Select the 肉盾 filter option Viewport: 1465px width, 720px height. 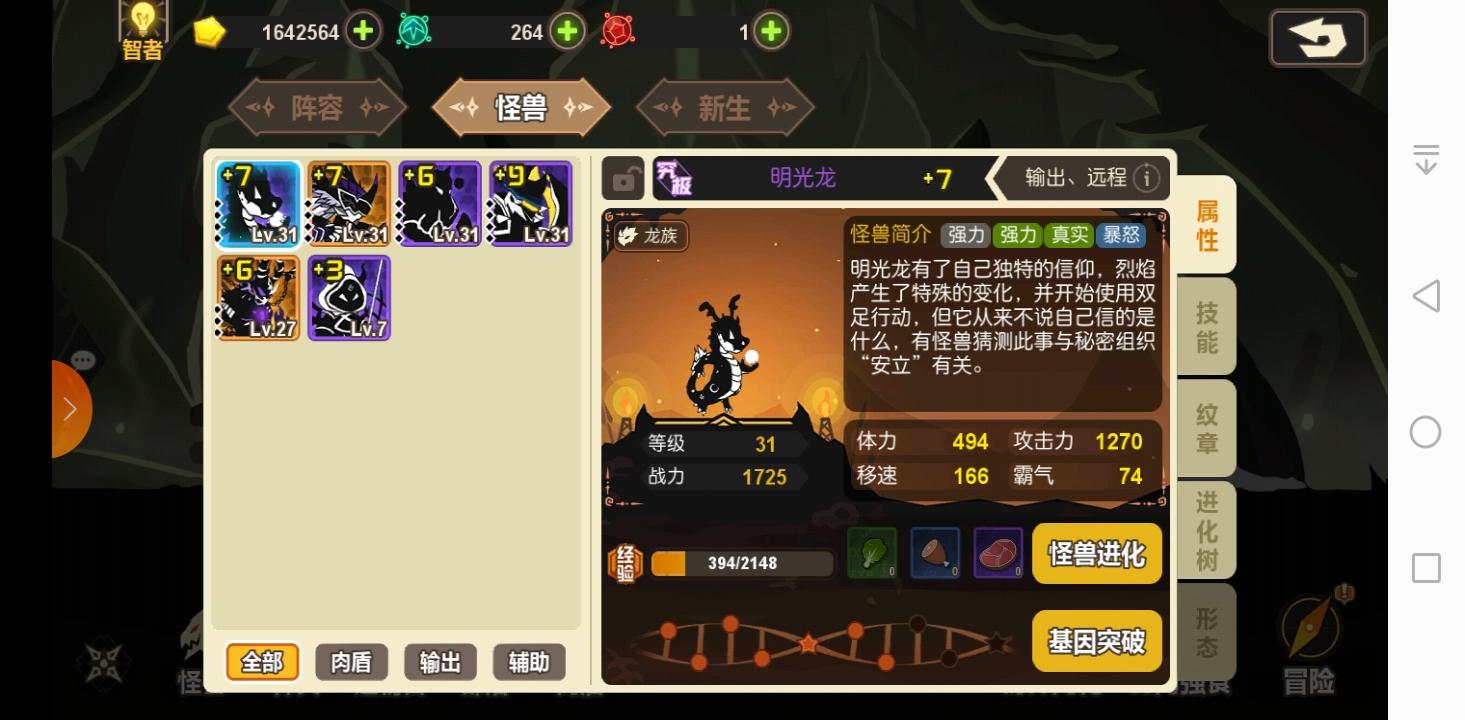(351, 662)
